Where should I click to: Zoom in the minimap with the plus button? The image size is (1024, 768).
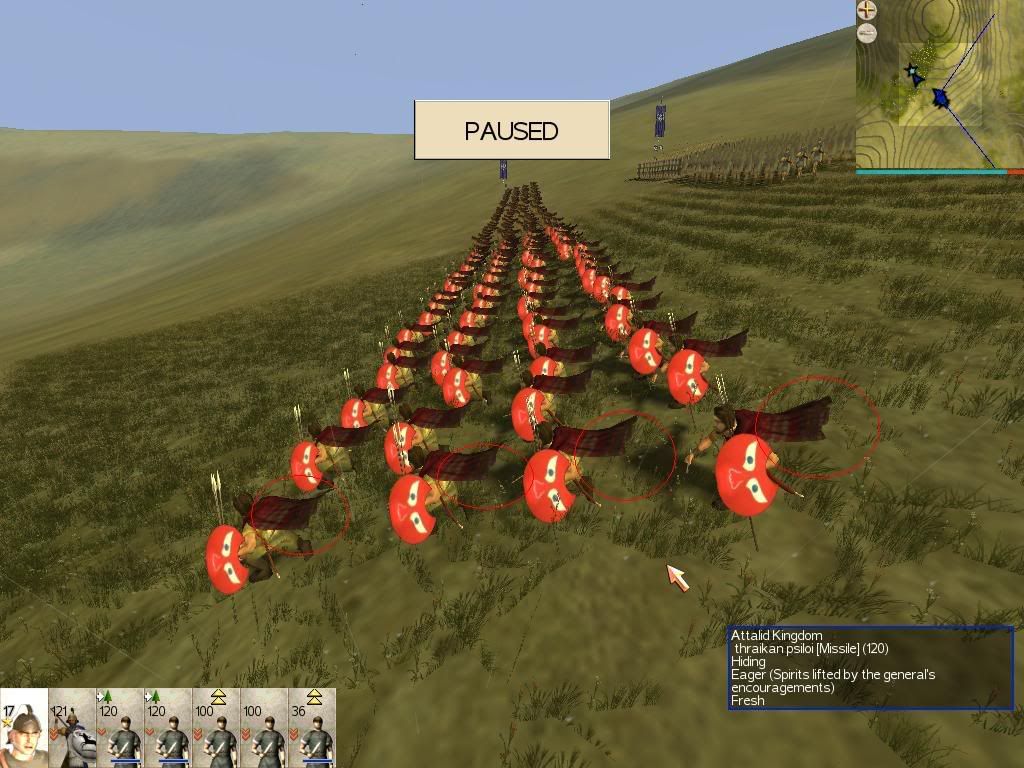(867, 11)
